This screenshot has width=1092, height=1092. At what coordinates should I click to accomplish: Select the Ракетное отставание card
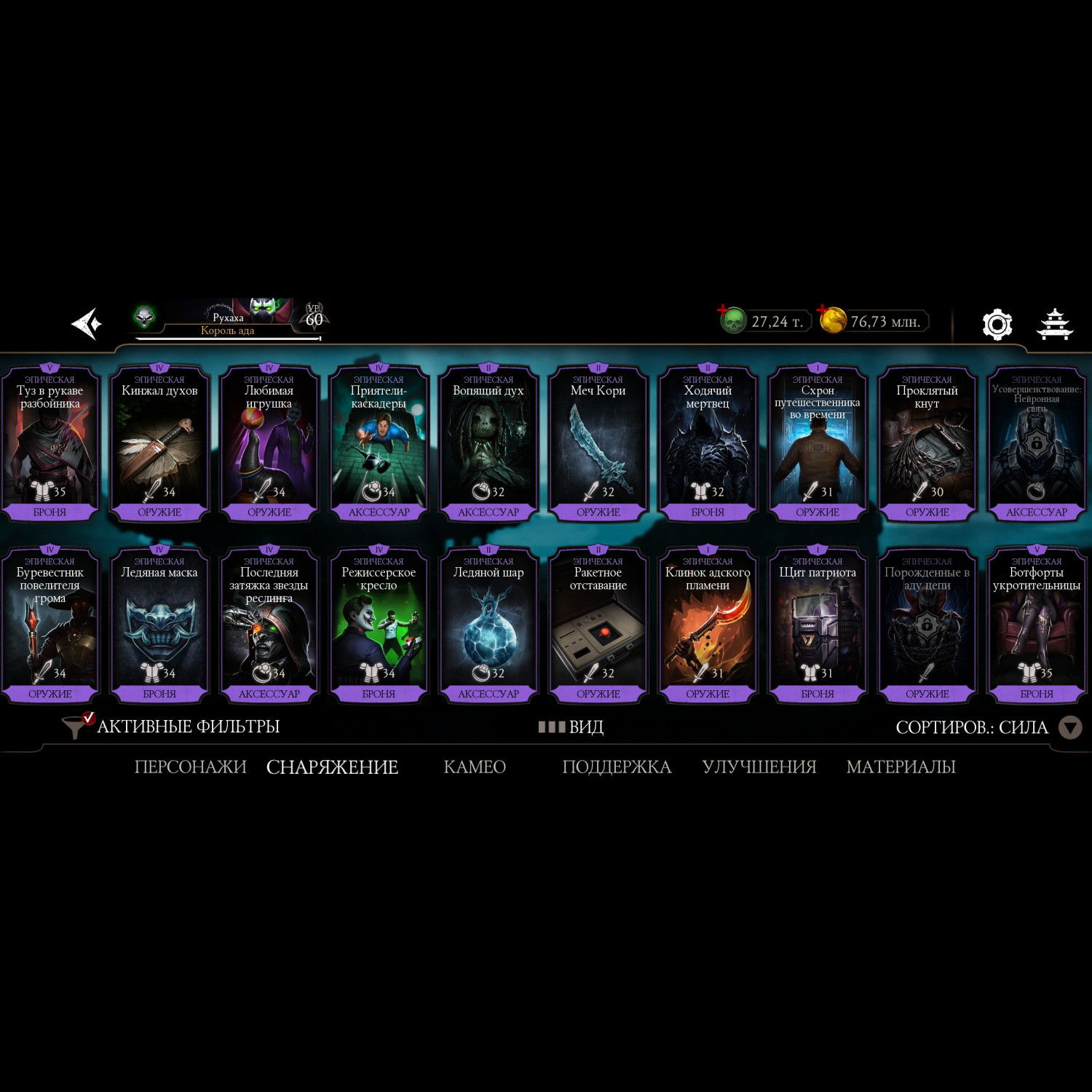coord(598,626)
